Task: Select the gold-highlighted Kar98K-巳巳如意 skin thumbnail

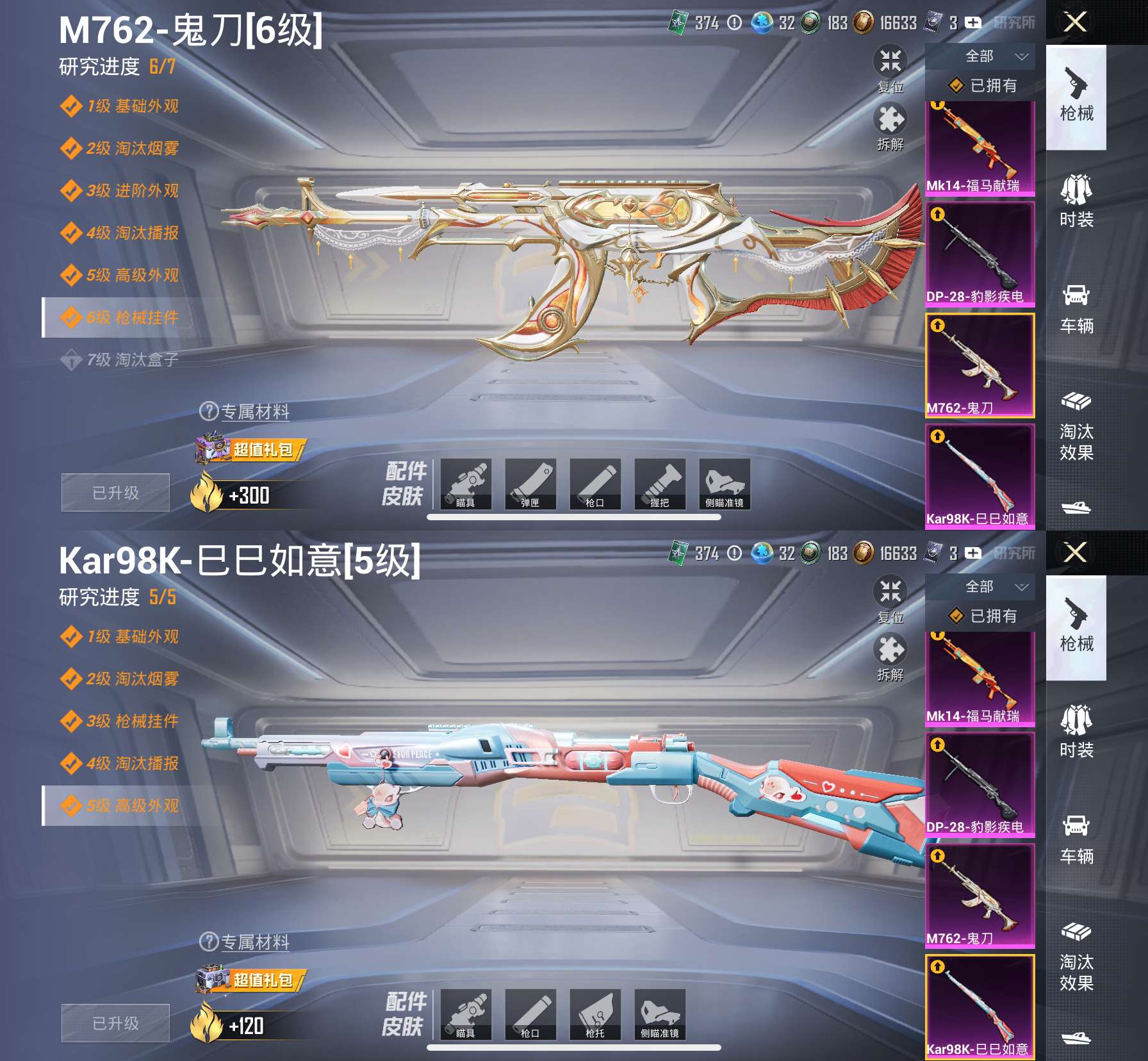Action: [980, 1006]
